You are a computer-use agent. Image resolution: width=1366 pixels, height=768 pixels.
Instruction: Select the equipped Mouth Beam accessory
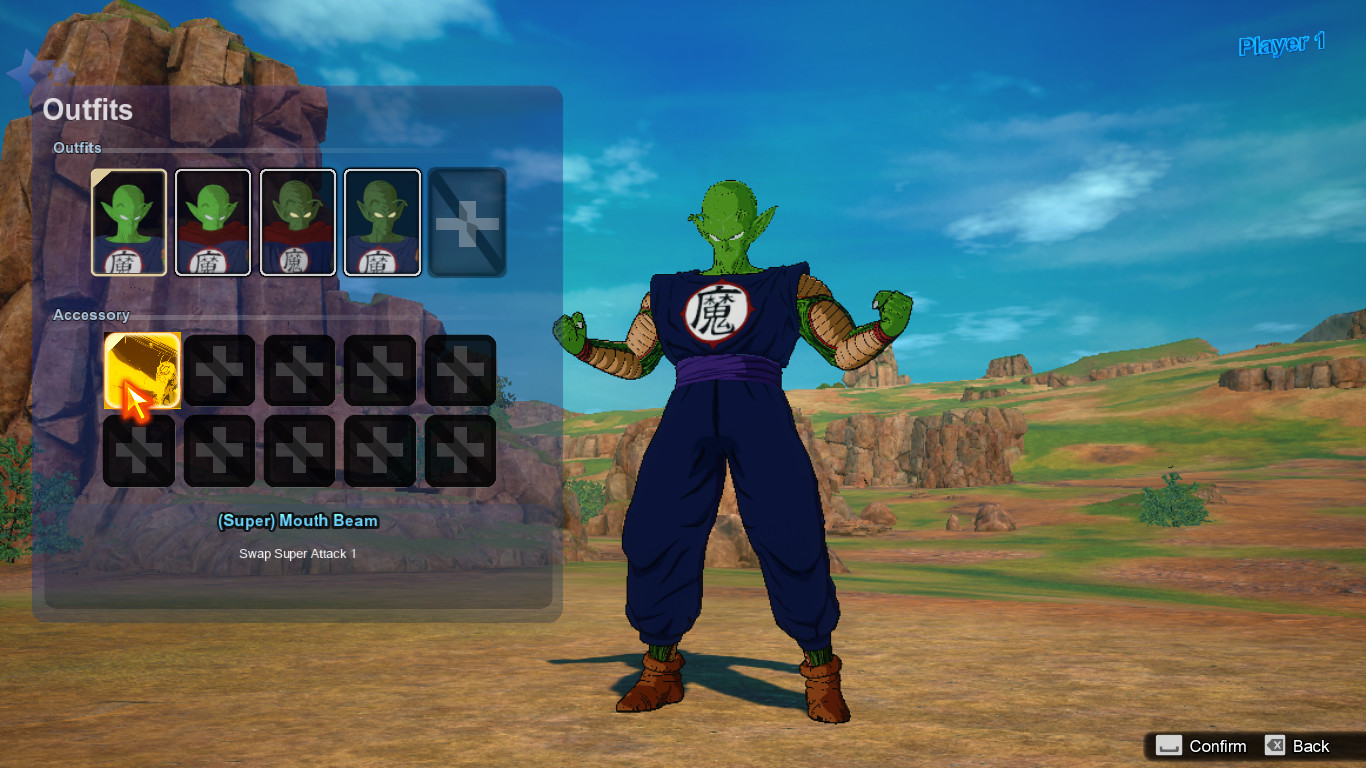point(139,370)
